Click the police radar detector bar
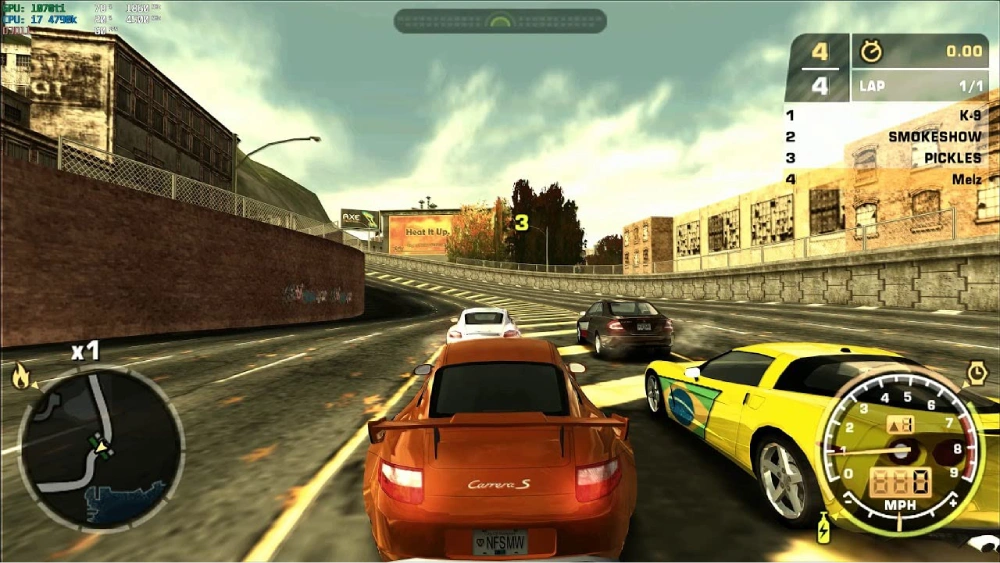This screenshot has width=1000, height=563. pos(500,21)
